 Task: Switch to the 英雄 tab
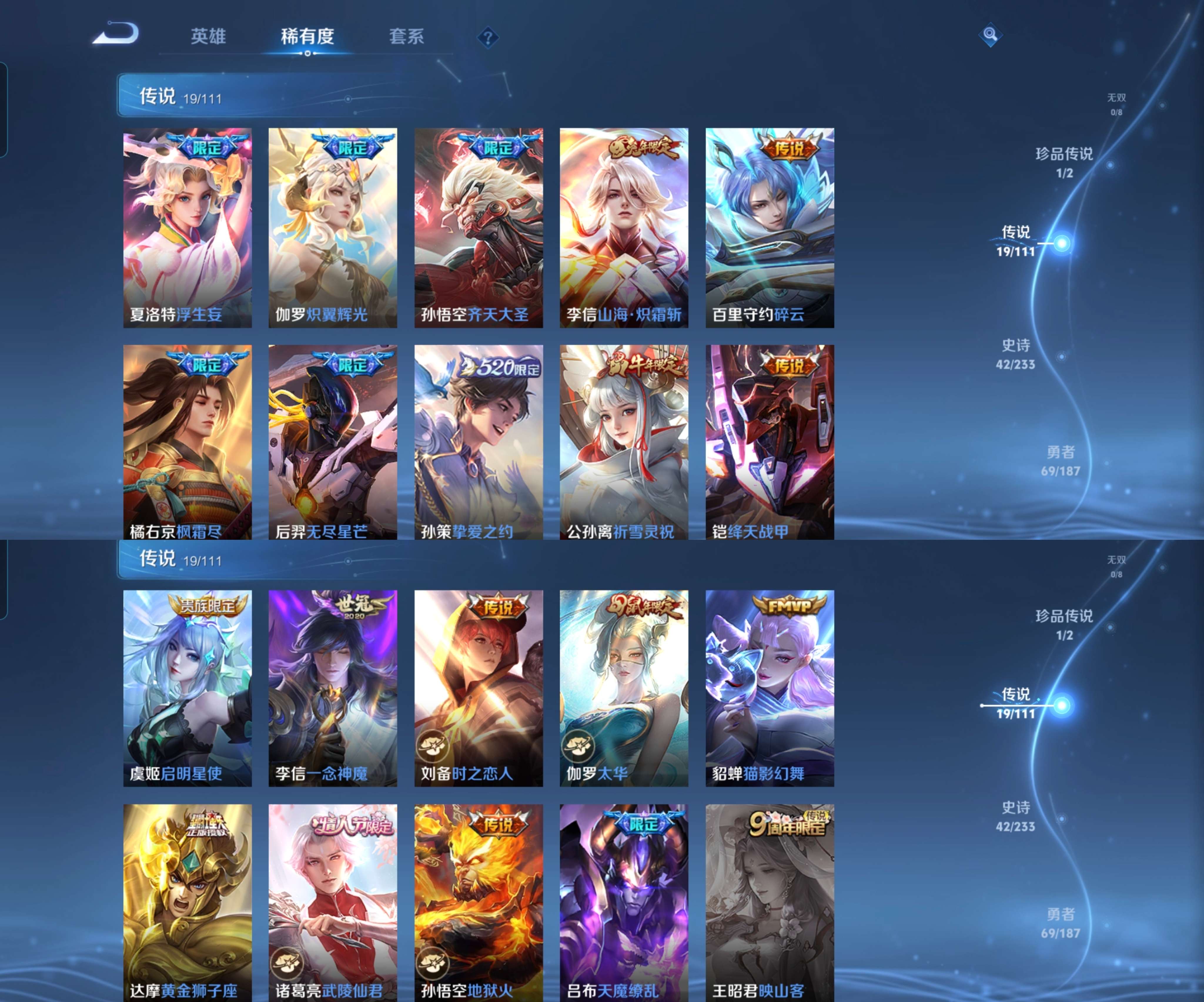(208, 37)
